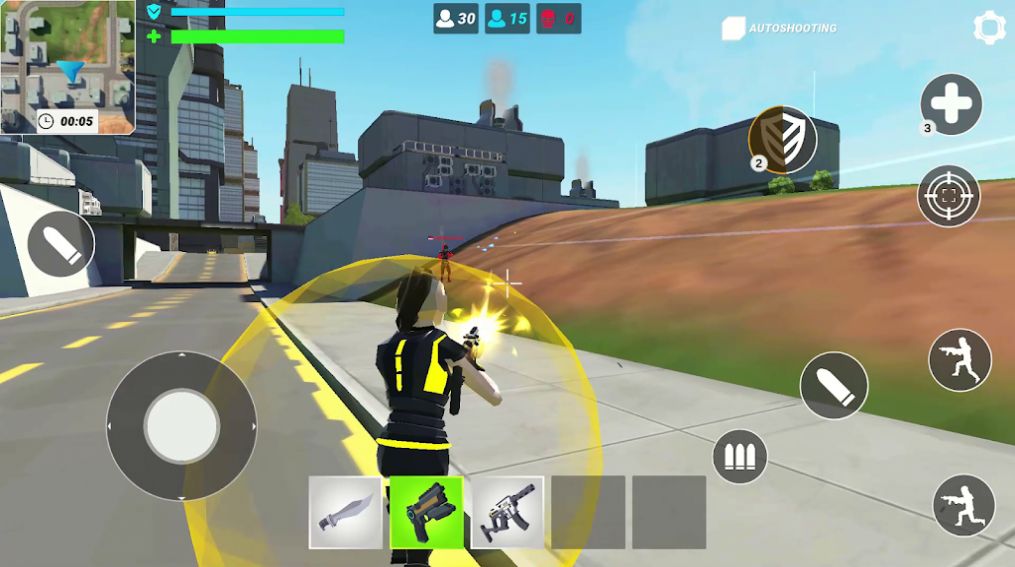Viewport: 1015px width, 567px height.
Task: Tap the crosshair aim button
Action: point(948,196)
